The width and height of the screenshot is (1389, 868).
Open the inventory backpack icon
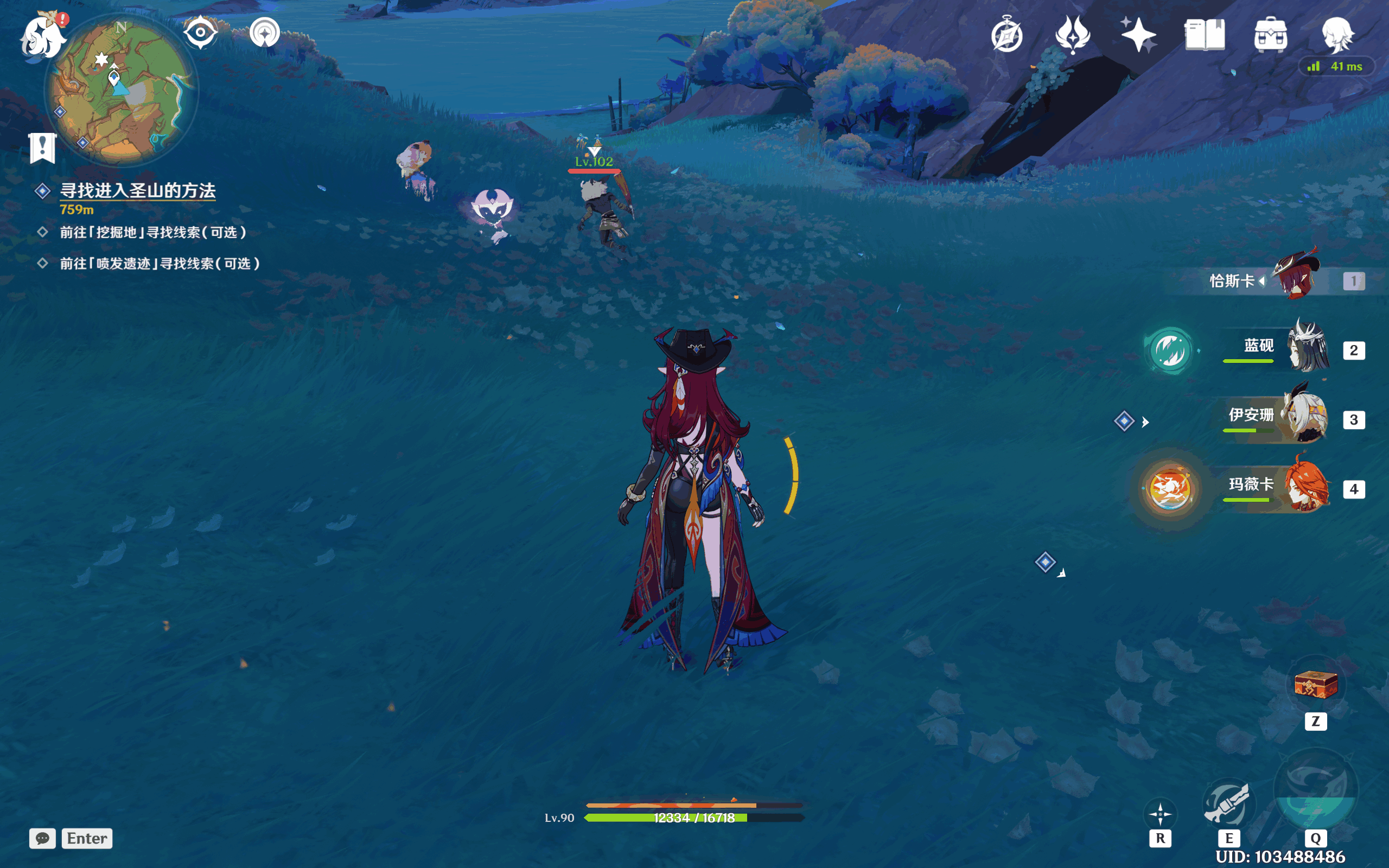tap(1270, 35)
